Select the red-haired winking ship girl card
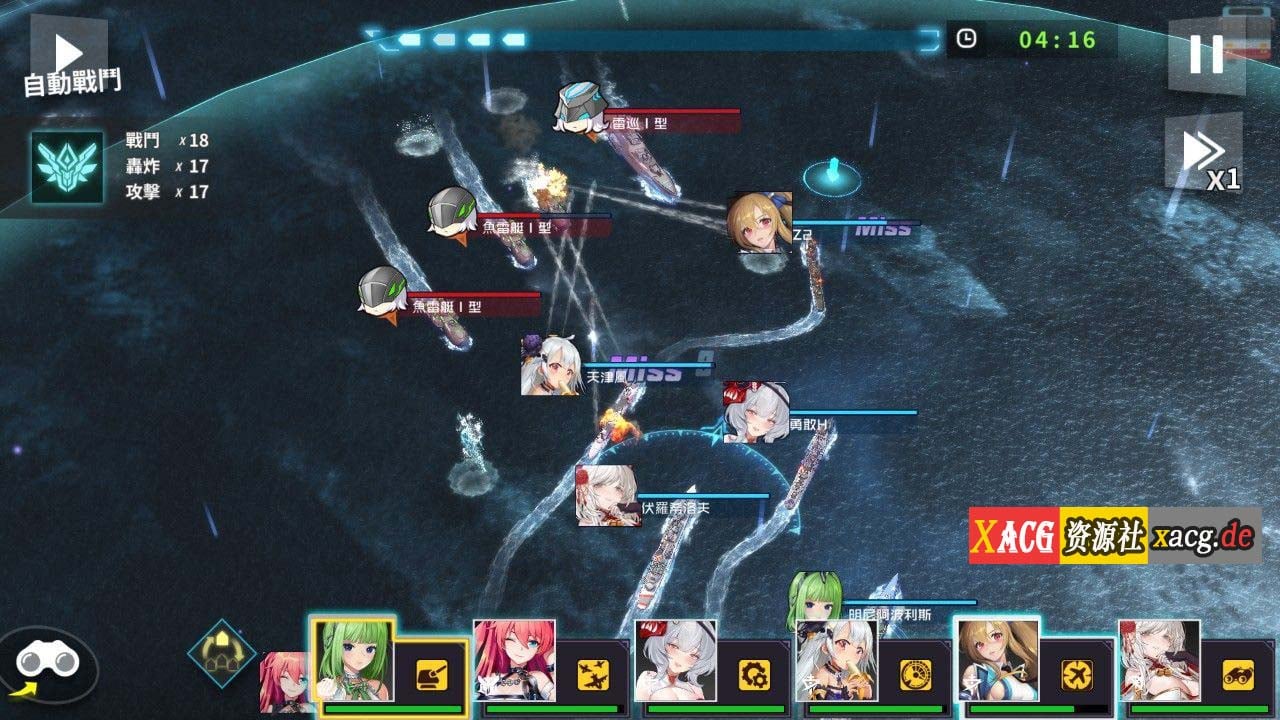This screenshot has width=1280, height=720. click(514, 660)
